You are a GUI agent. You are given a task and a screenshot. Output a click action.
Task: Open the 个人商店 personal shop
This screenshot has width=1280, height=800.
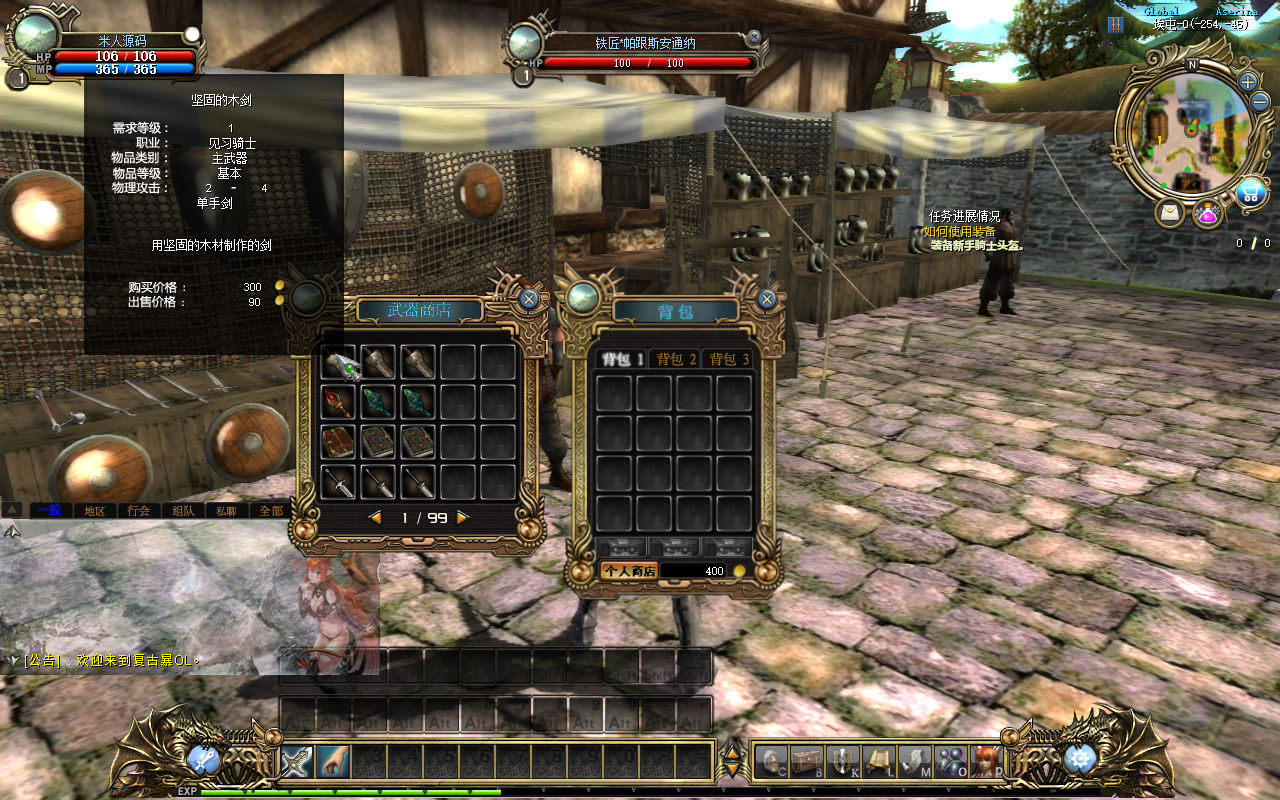point(628,571)
